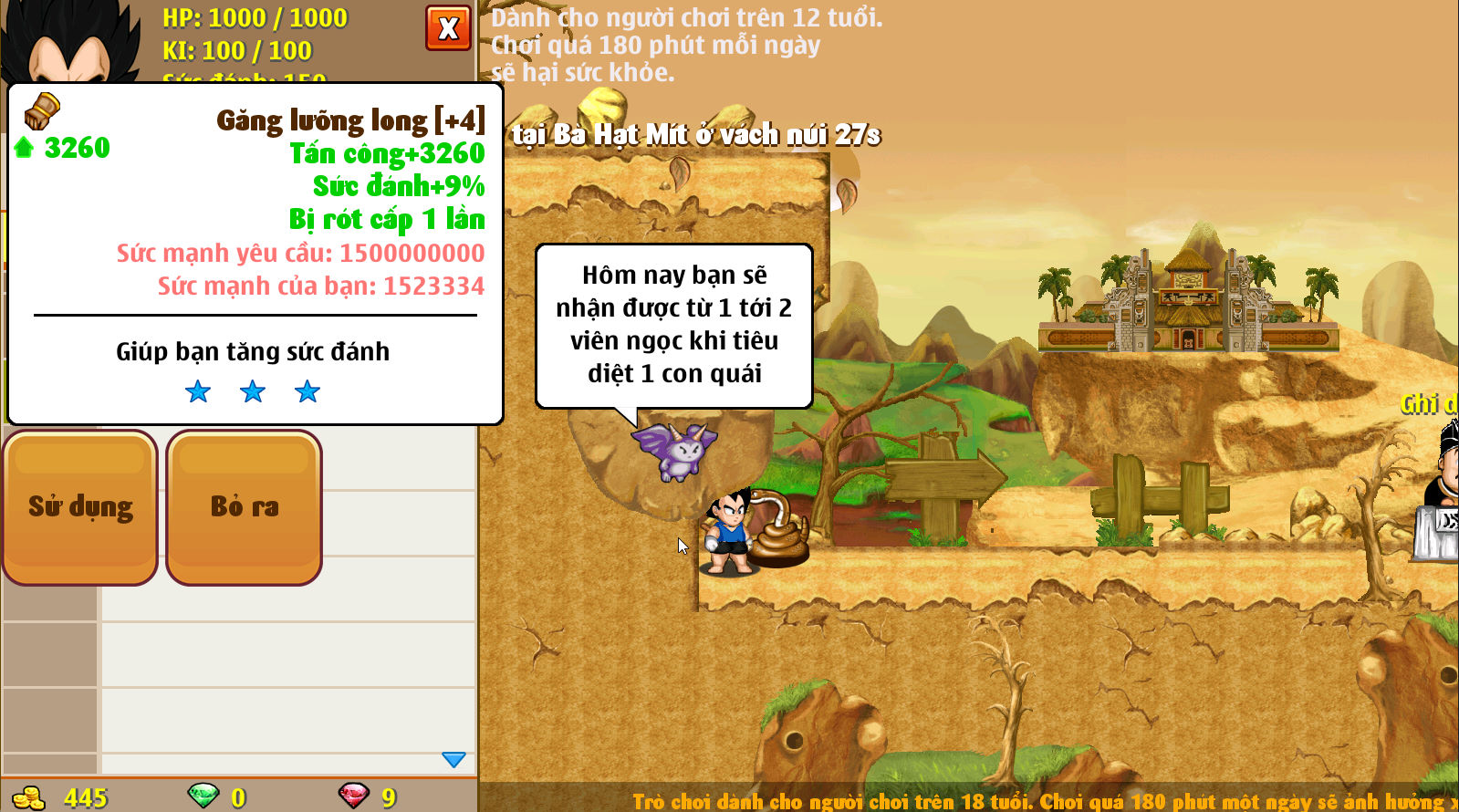The width and height of the screenshot is (1459, 812).
Task: Select the green gem currency icon
Action: 203,796
